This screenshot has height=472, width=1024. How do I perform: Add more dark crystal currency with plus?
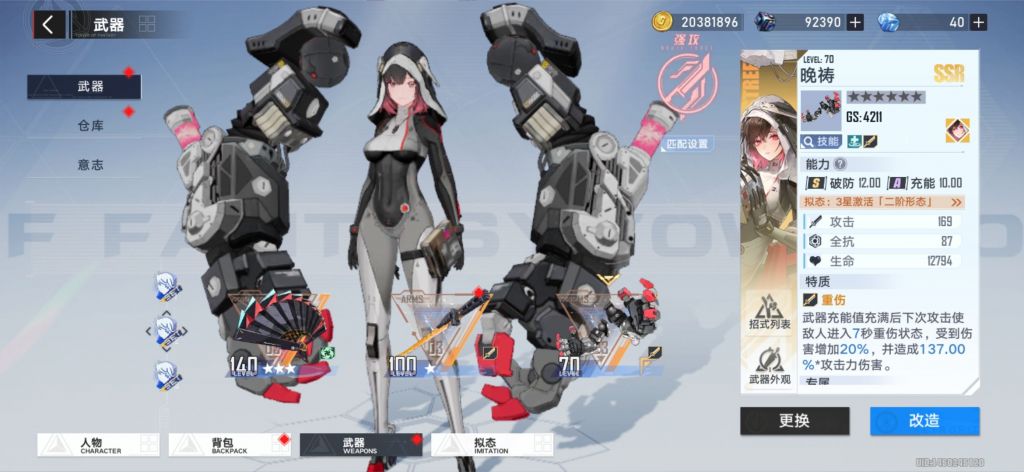click(x=854, y=22)
